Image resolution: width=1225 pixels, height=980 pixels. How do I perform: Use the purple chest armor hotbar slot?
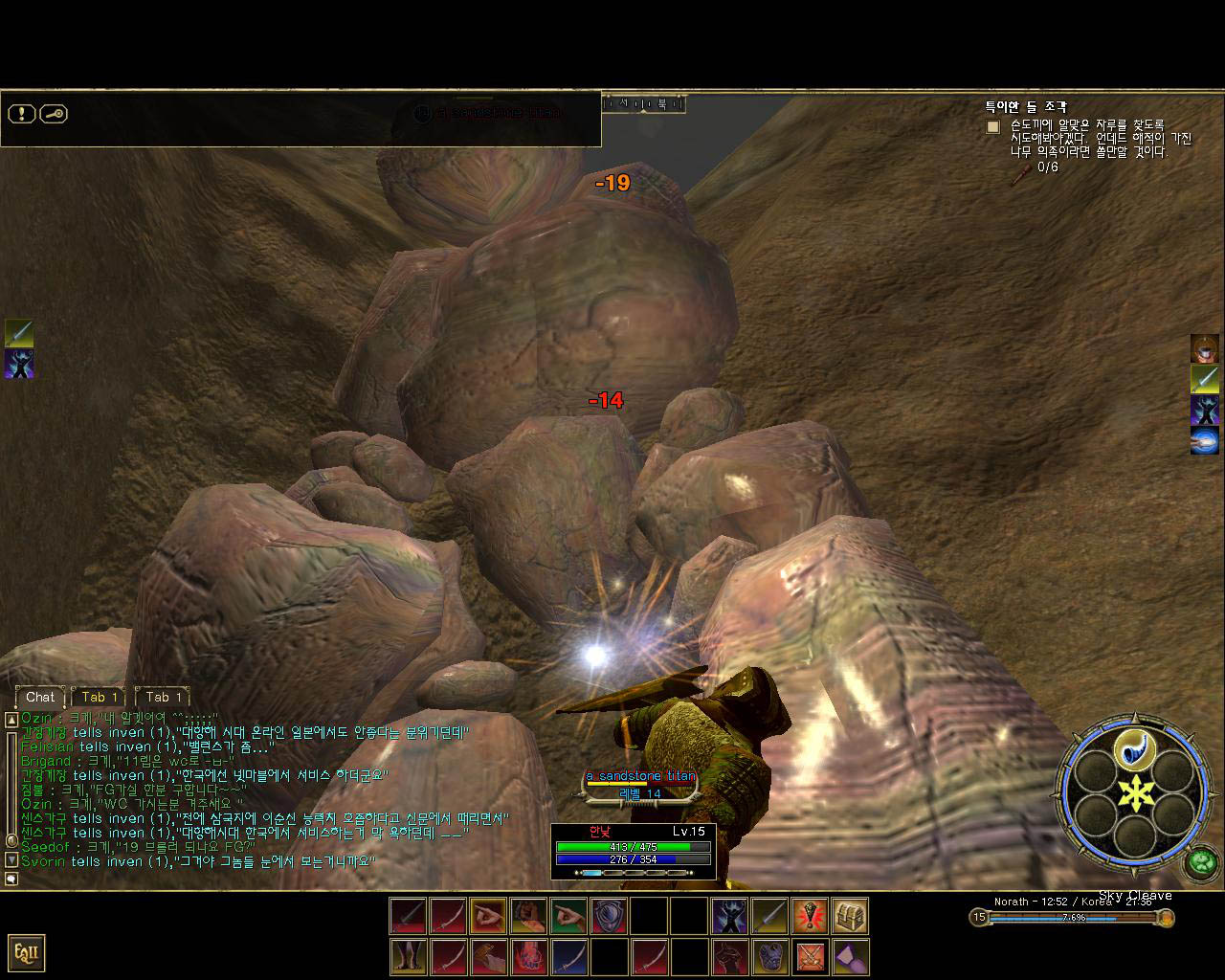(x=769, y=956)
